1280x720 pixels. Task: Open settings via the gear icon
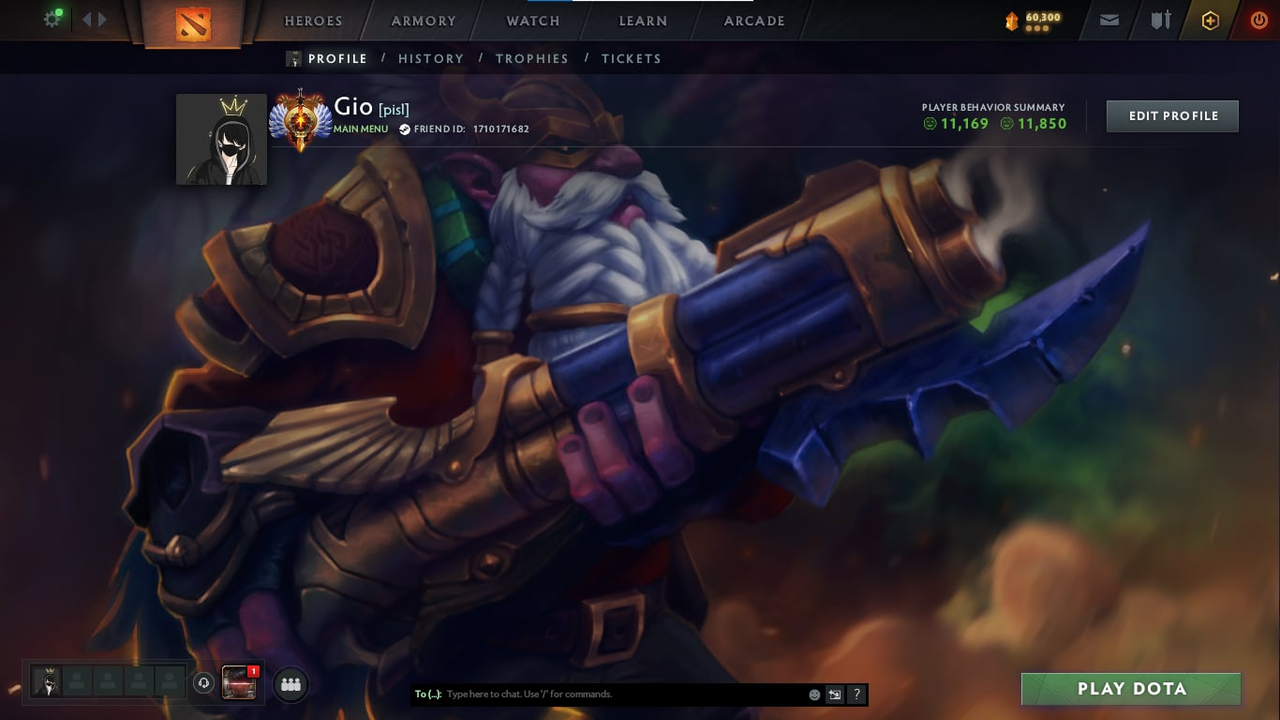(52, 19)
